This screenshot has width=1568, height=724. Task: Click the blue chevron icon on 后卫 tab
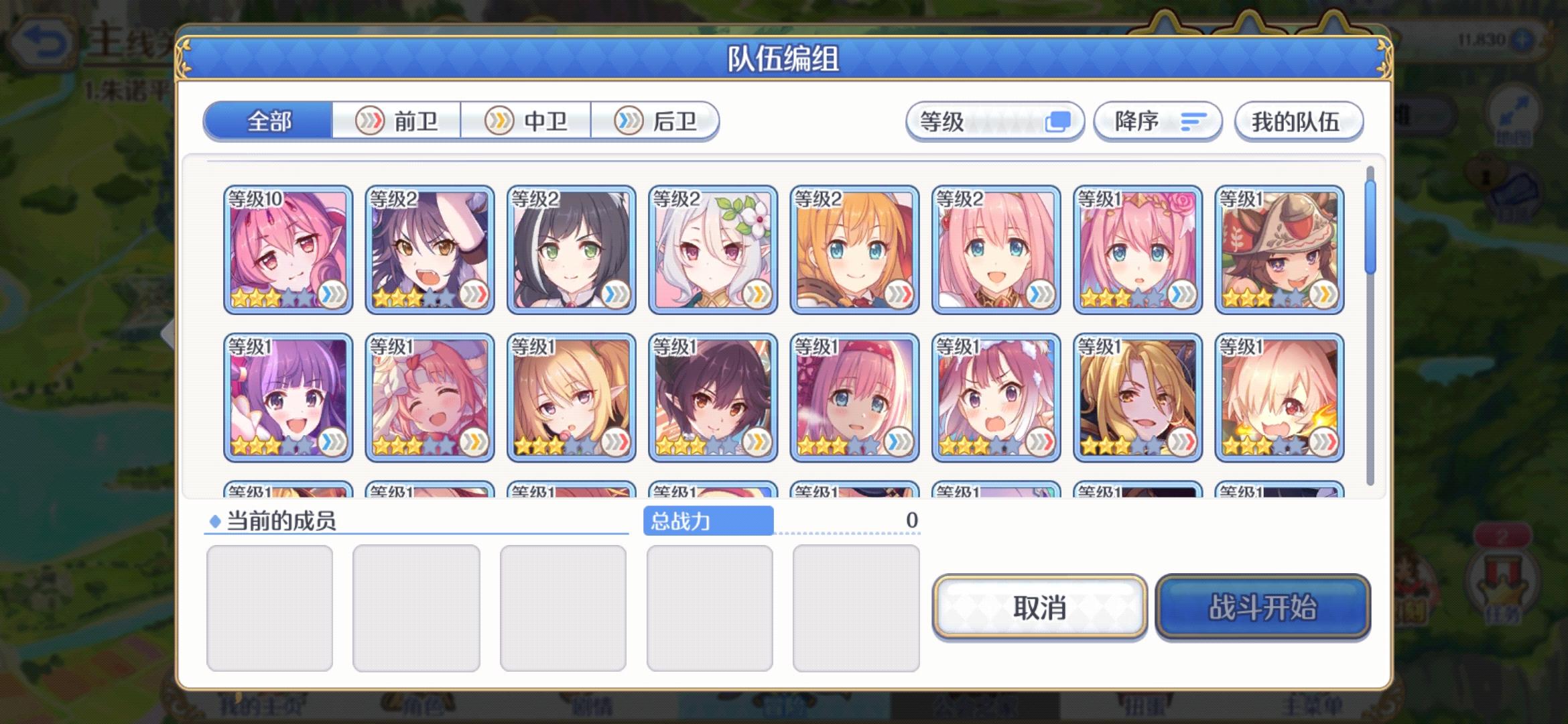click(629, 121)
